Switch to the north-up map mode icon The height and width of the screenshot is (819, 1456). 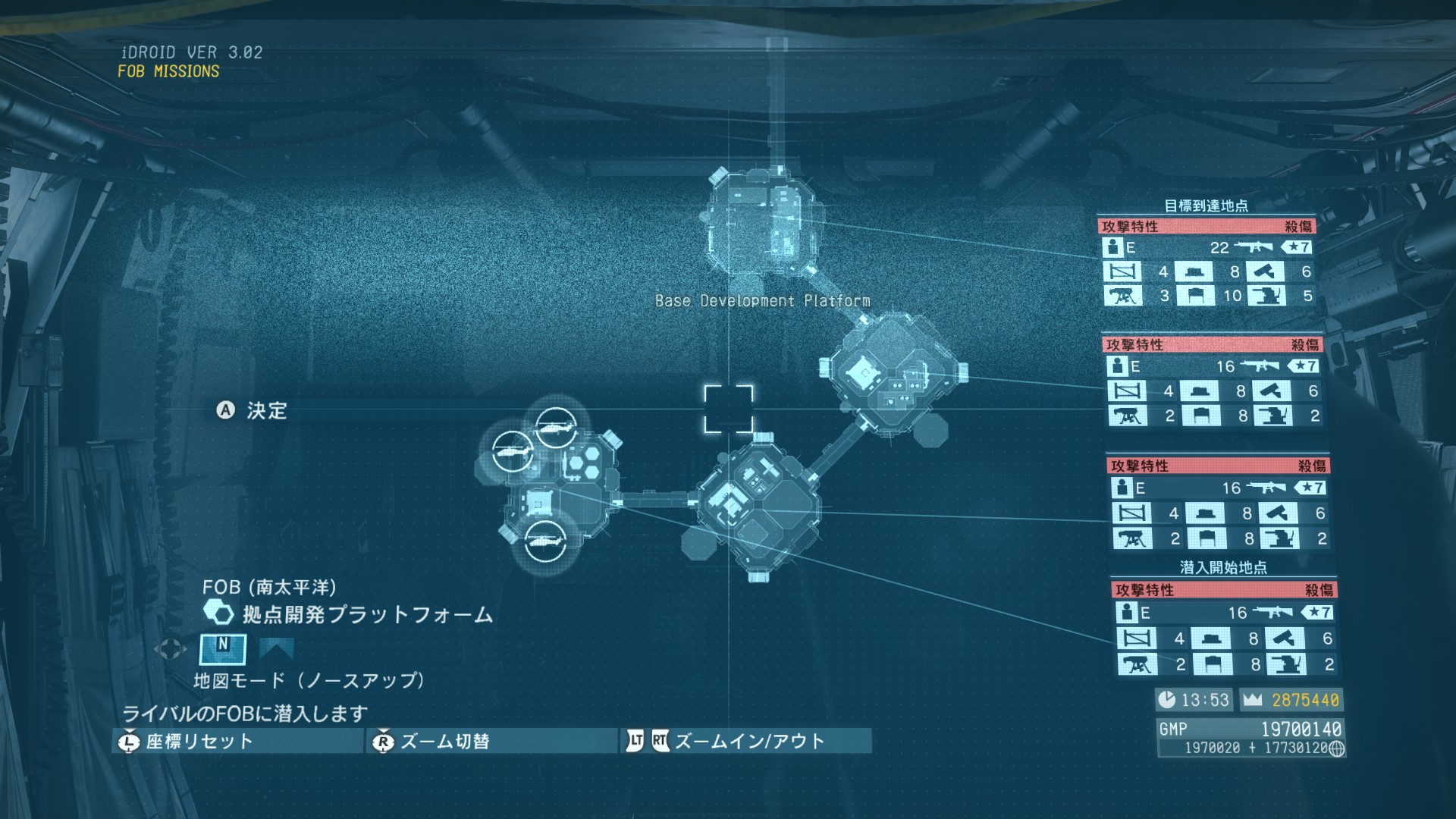tap(222, 648)
